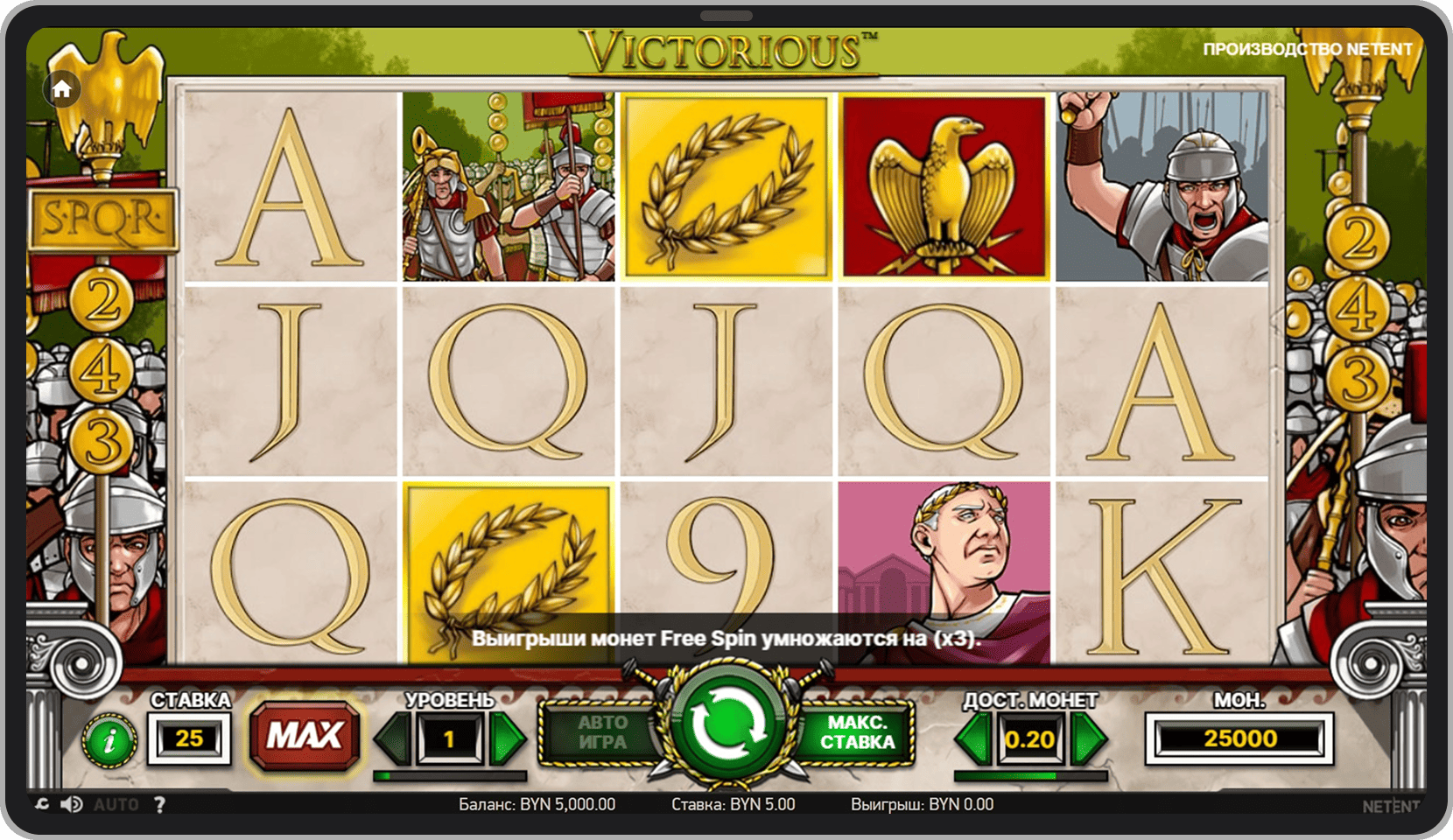Show help with the question mark
The width and height of the screenshot is (1453, 840).
pyautogui.click(x=159, y=804)
